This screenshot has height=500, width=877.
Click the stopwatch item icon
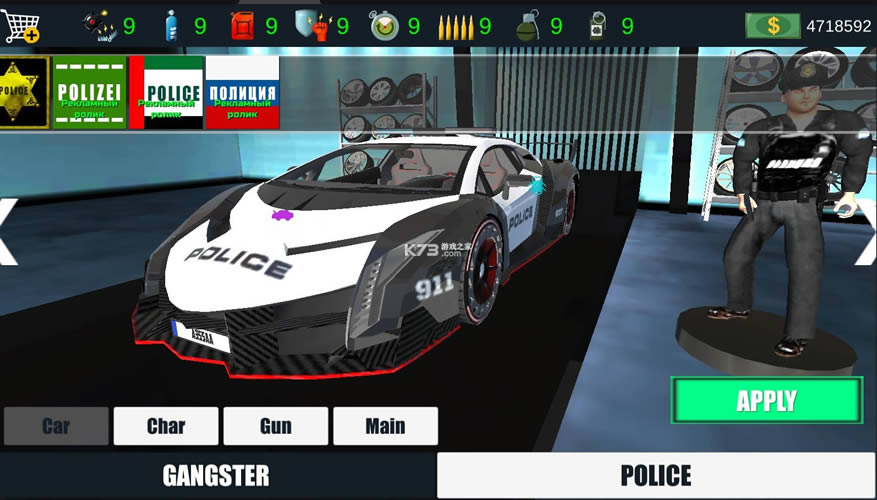[384, 26]
